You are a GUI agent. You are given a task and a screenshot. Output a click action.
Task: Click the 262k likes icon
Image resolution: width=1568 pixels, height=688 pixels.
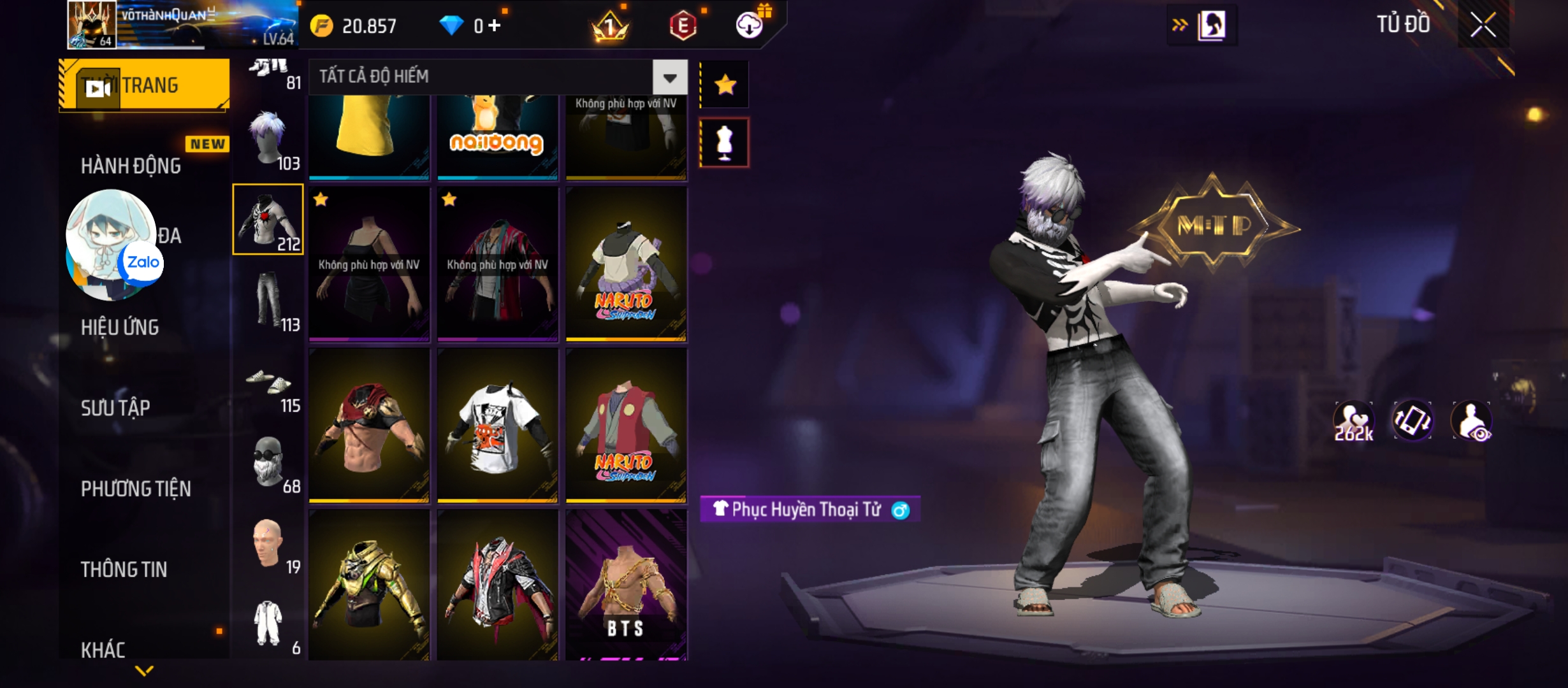point(1353,422)
